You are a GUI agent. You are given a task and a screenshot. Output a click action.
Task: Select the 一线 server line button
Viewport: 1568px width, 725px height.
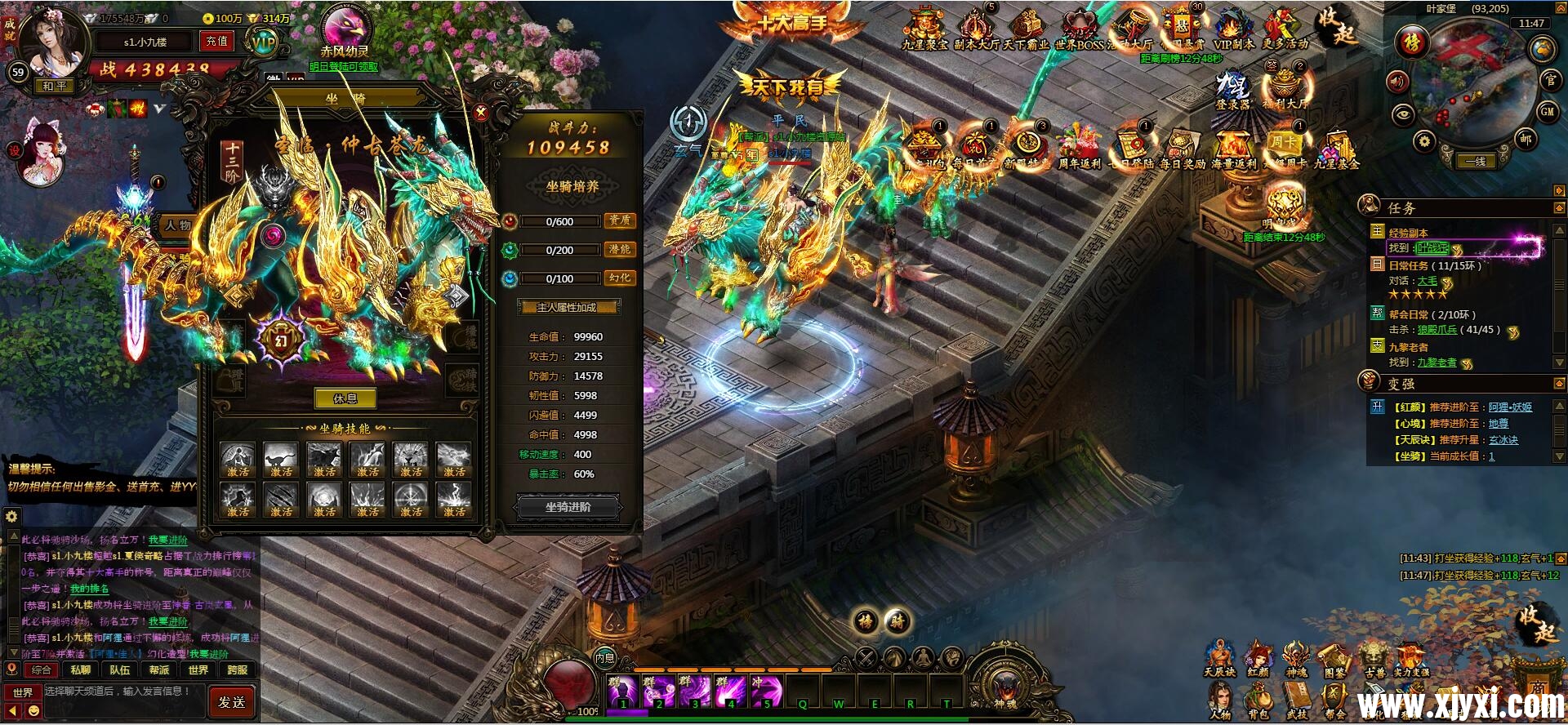click(x=1475, y=162)
